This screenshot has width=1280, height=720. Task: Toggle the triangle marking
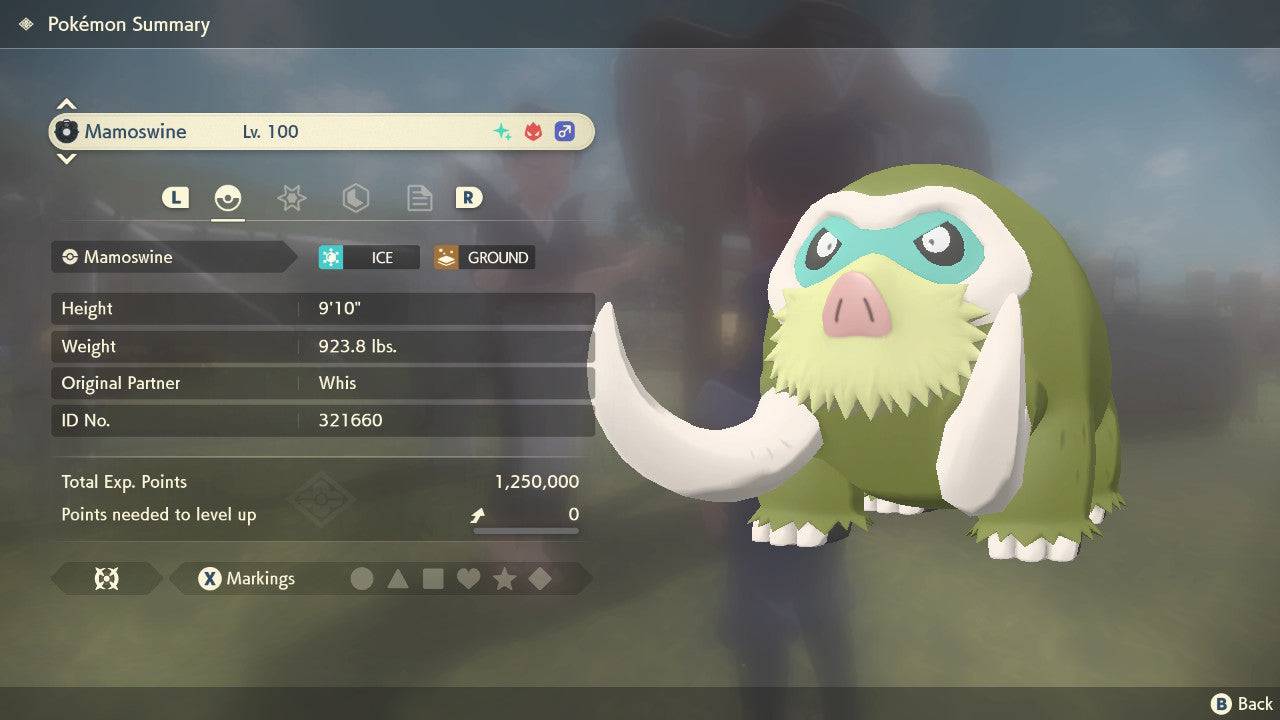(398, 578)
